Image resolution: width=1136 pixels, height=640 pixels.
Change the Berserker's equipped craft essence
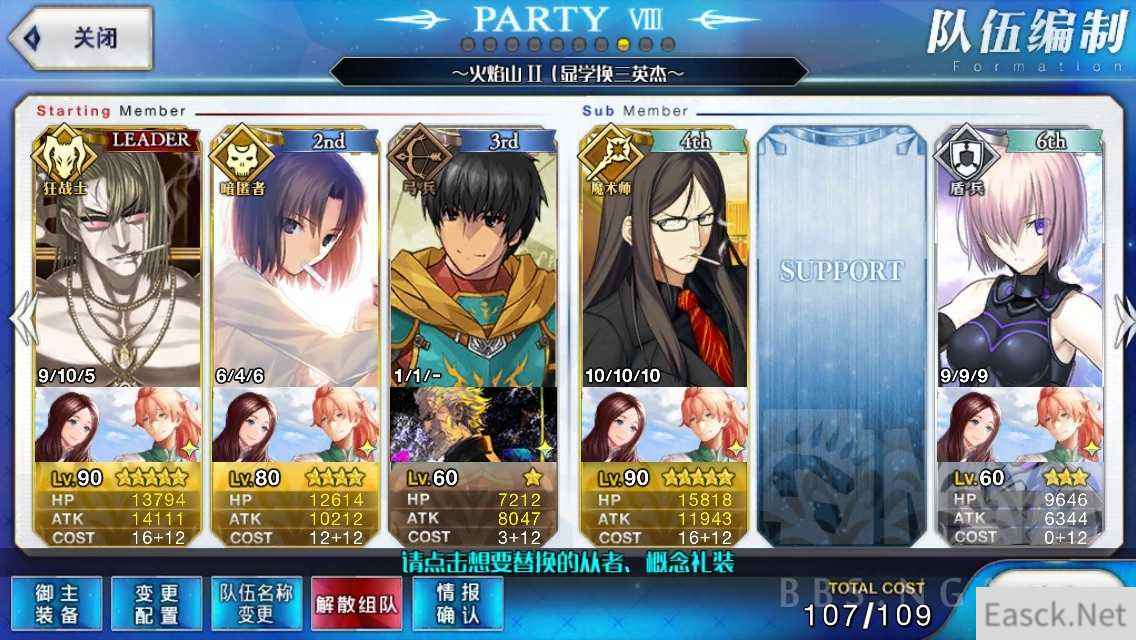point(117,424)
